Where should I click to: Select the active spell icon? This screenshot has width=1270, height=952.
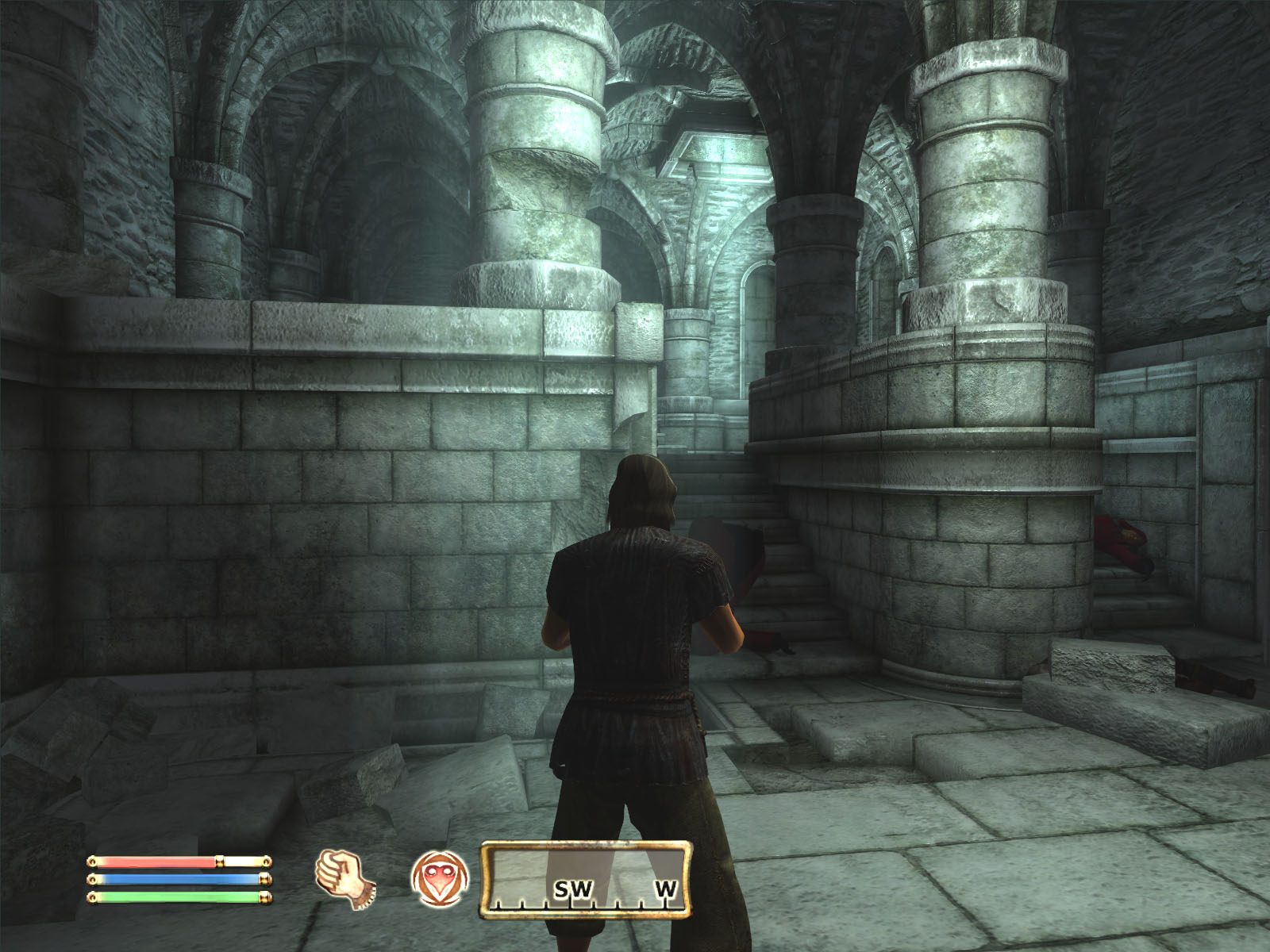pyautogui.click(x=439, y=877)
